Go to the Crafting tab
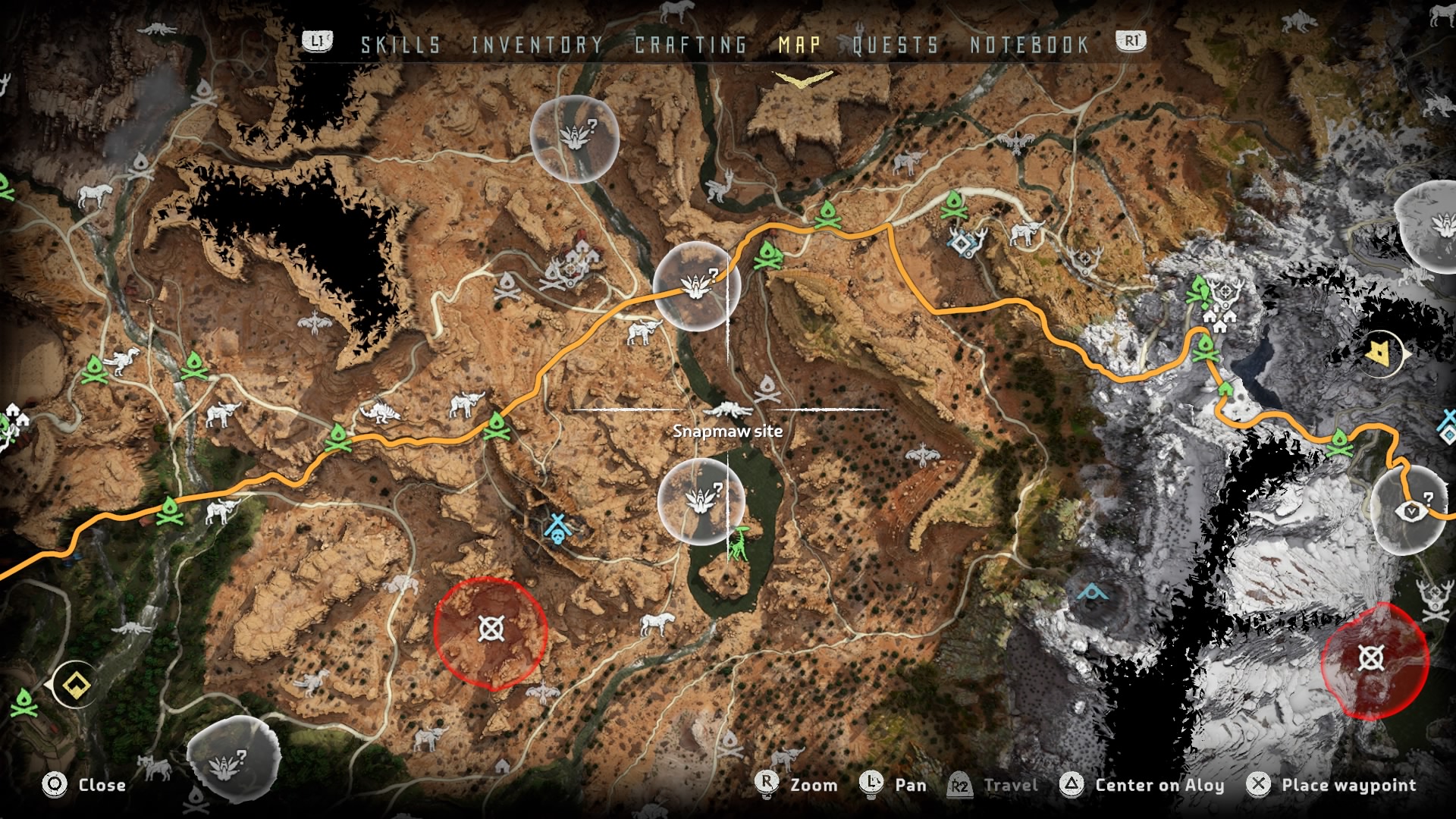Viewport: 1456px width, 819px height. coord(691,45)
